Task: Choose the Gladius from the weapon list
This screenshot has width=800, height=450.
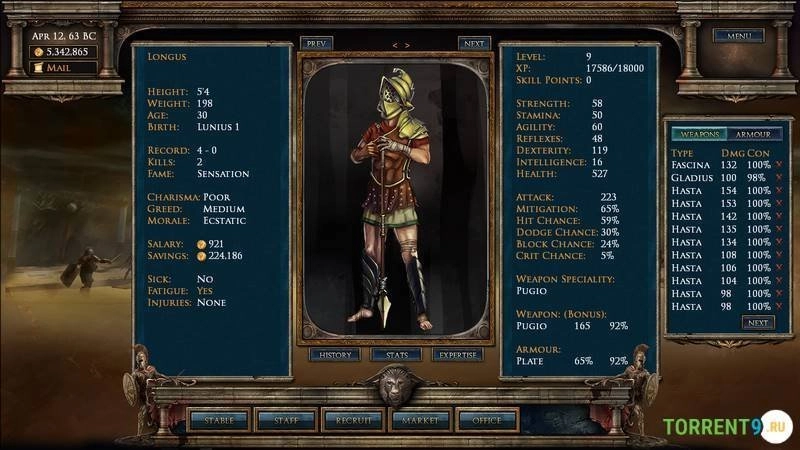Action: 691,177
